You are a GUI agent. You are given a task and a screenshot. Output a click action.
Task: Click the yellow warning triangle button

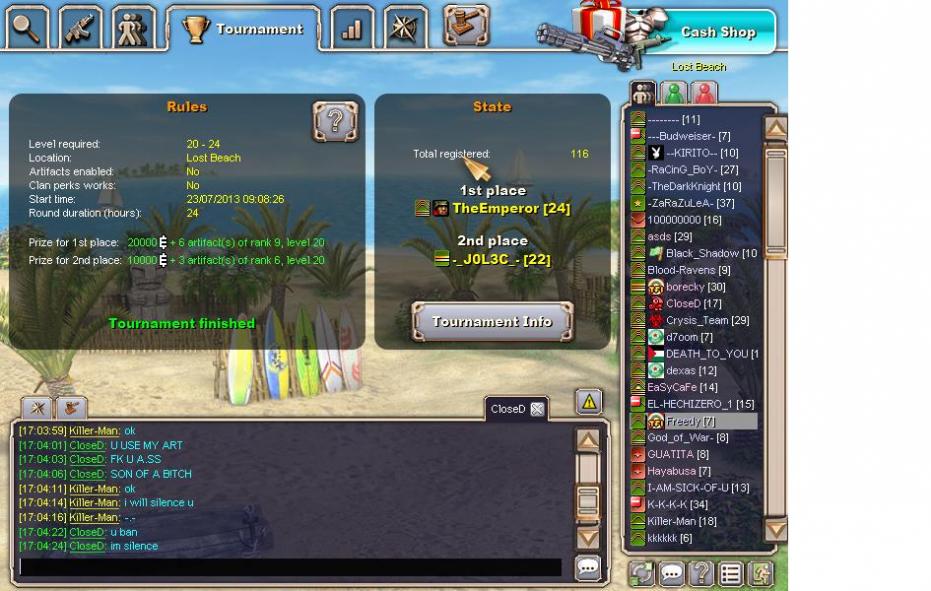(x=588, y=402)
